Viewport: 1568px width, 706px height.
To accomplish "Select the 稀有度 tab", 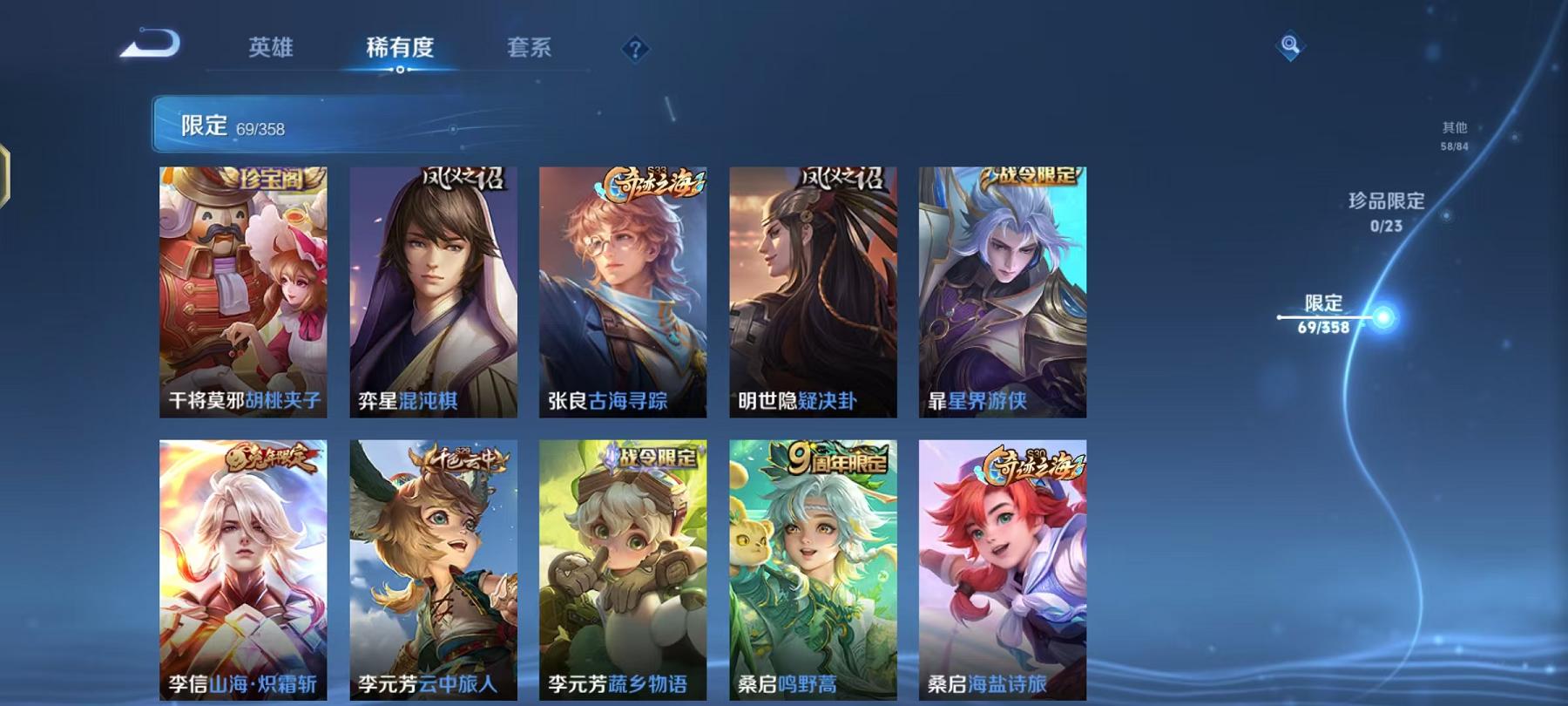I will [x=401, y=50].
